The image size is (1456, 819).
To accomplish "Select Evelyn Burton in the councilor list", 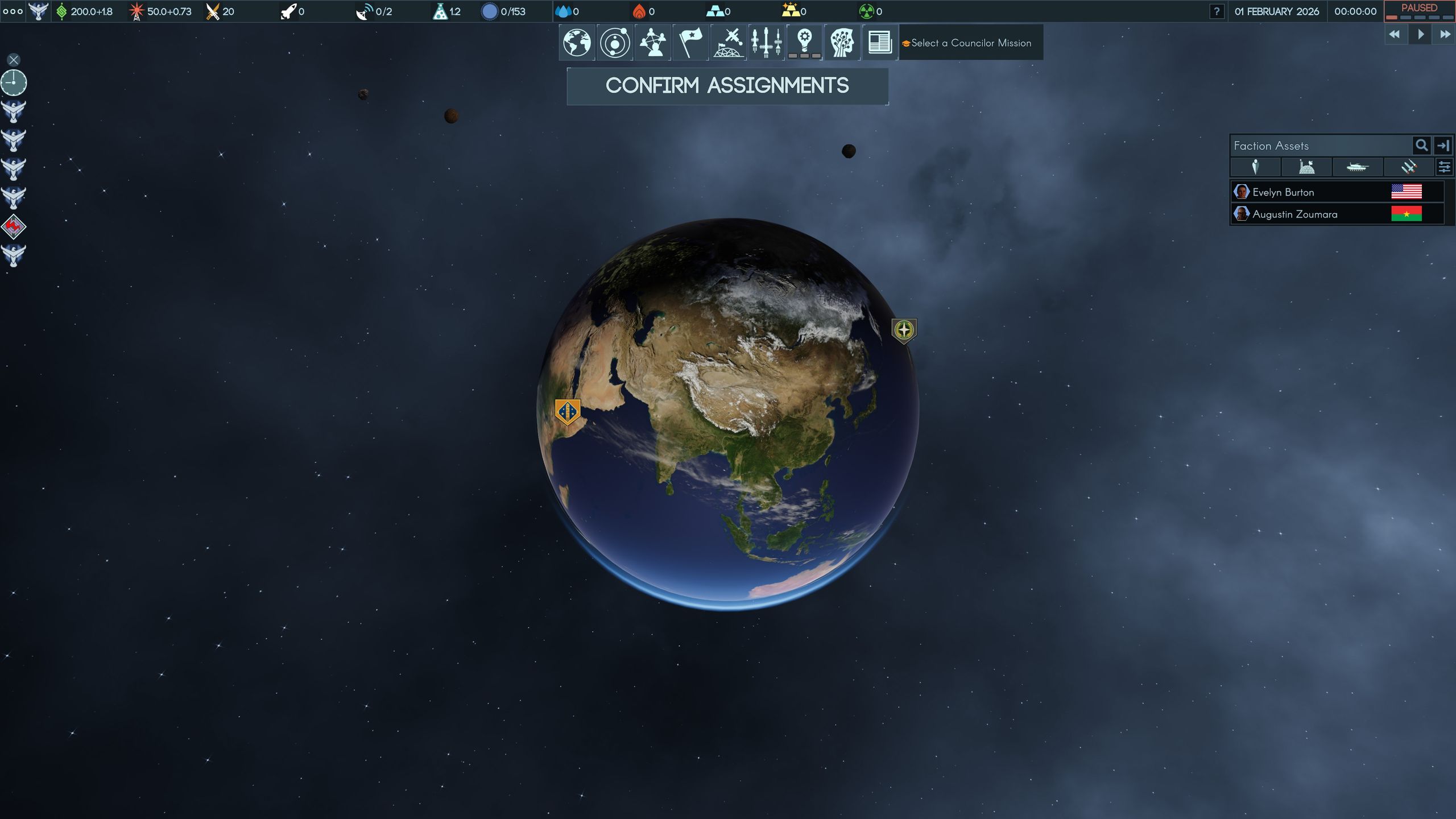I will [1308, 192].
